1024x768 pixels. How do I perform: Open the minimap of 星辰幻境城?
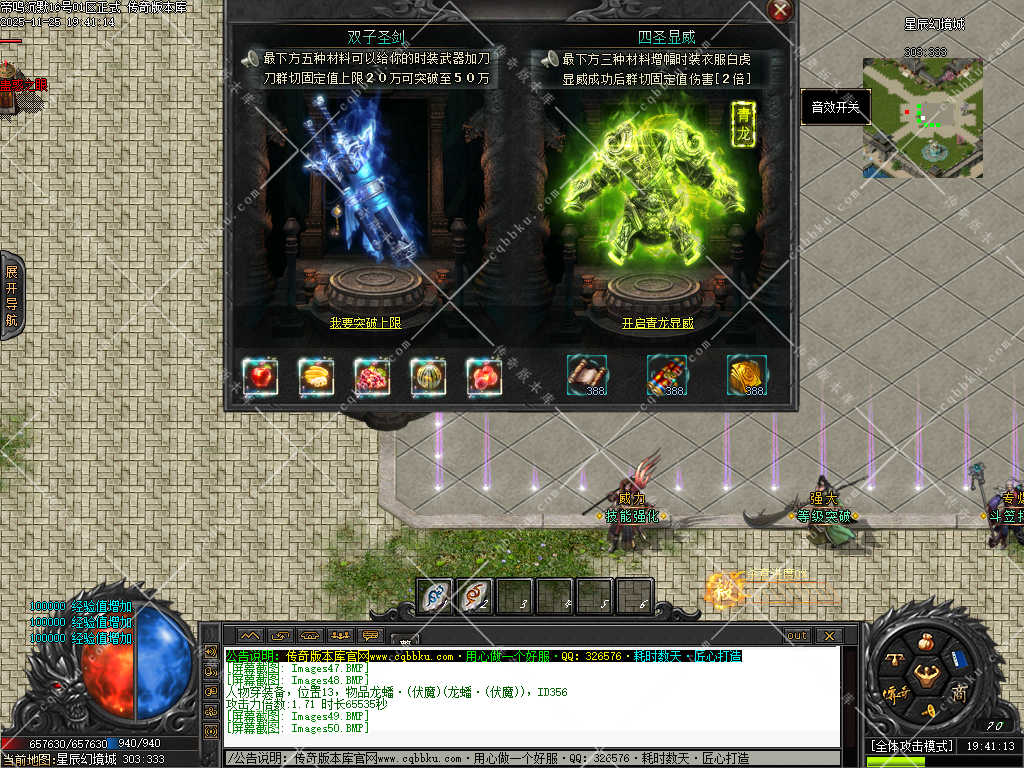pyautogui.click(x=922, y=118)
